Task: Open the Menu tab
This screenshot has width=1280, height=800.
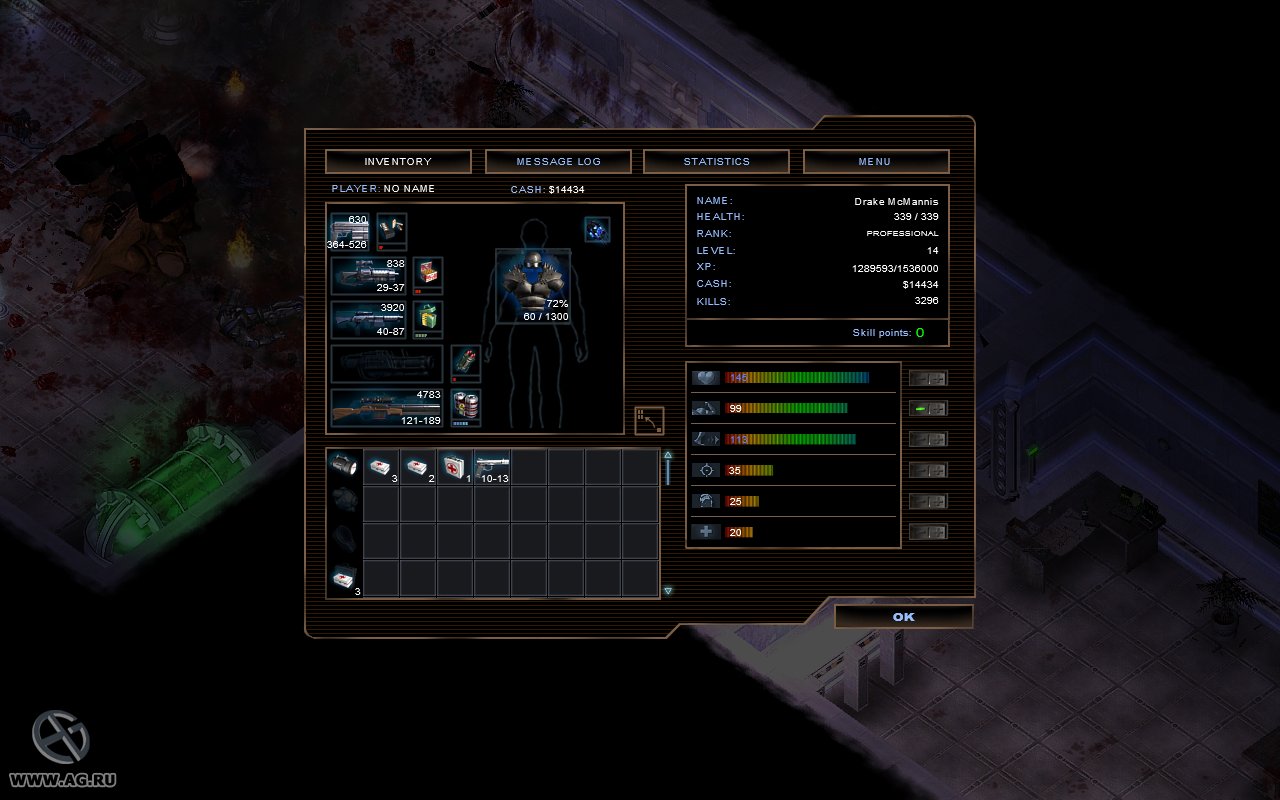Action: click(x=874, y=161)
